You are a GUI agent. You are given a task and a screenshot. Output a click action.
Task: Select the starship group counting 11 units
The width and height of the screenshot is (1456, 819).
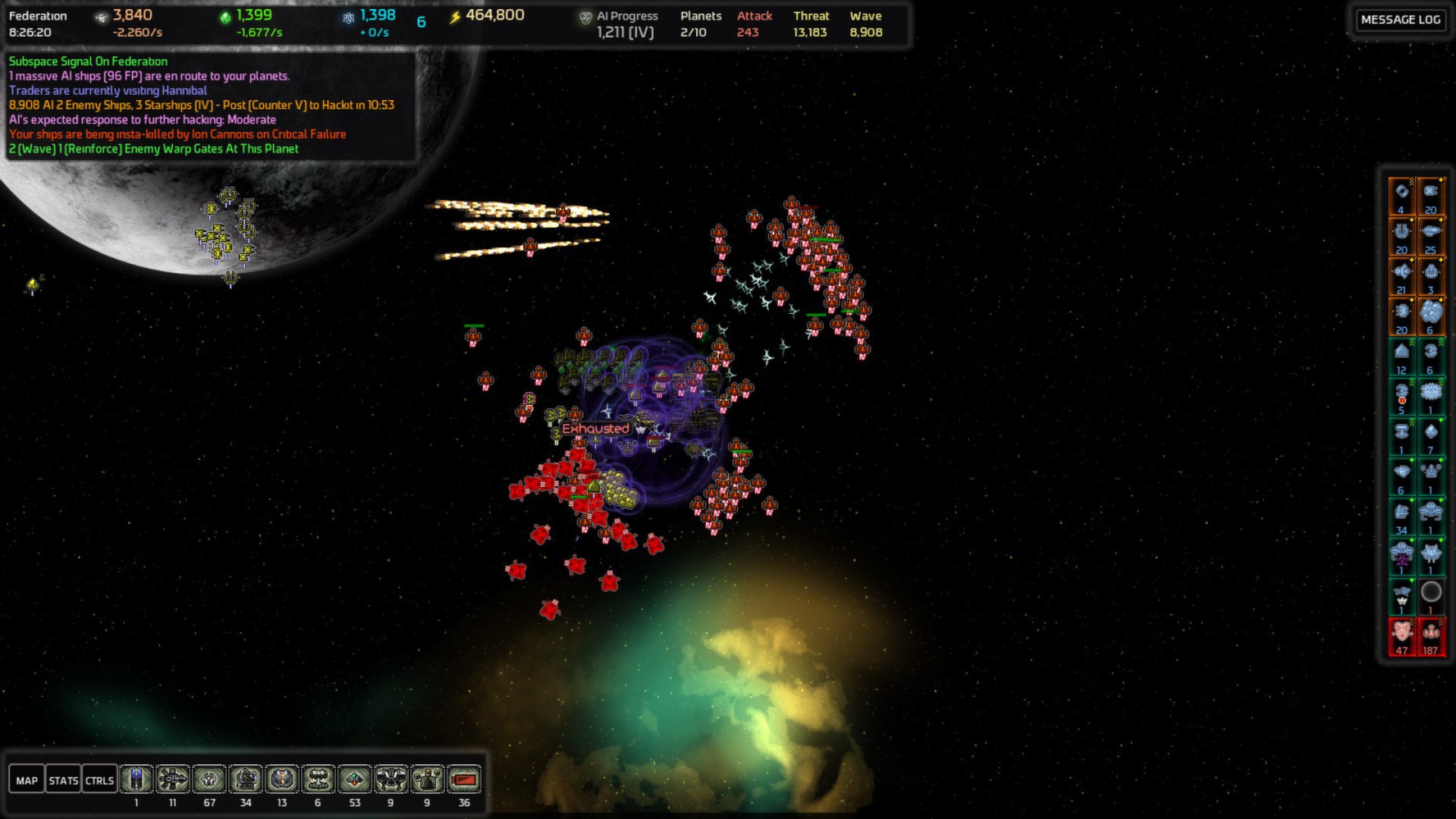(x=174, y=778)
